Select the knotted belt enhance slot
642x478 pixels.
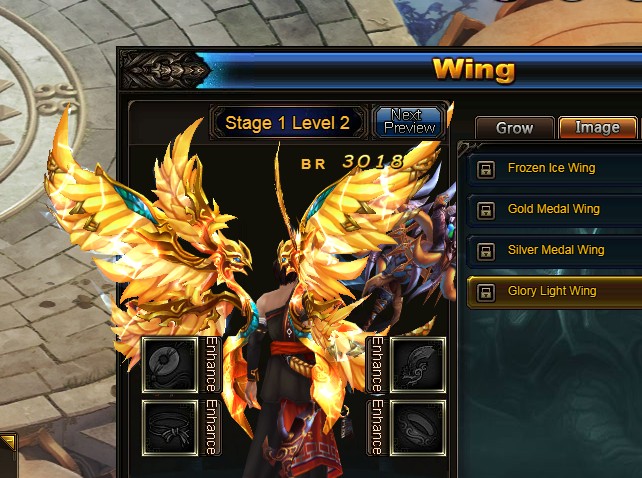(169, 428)
